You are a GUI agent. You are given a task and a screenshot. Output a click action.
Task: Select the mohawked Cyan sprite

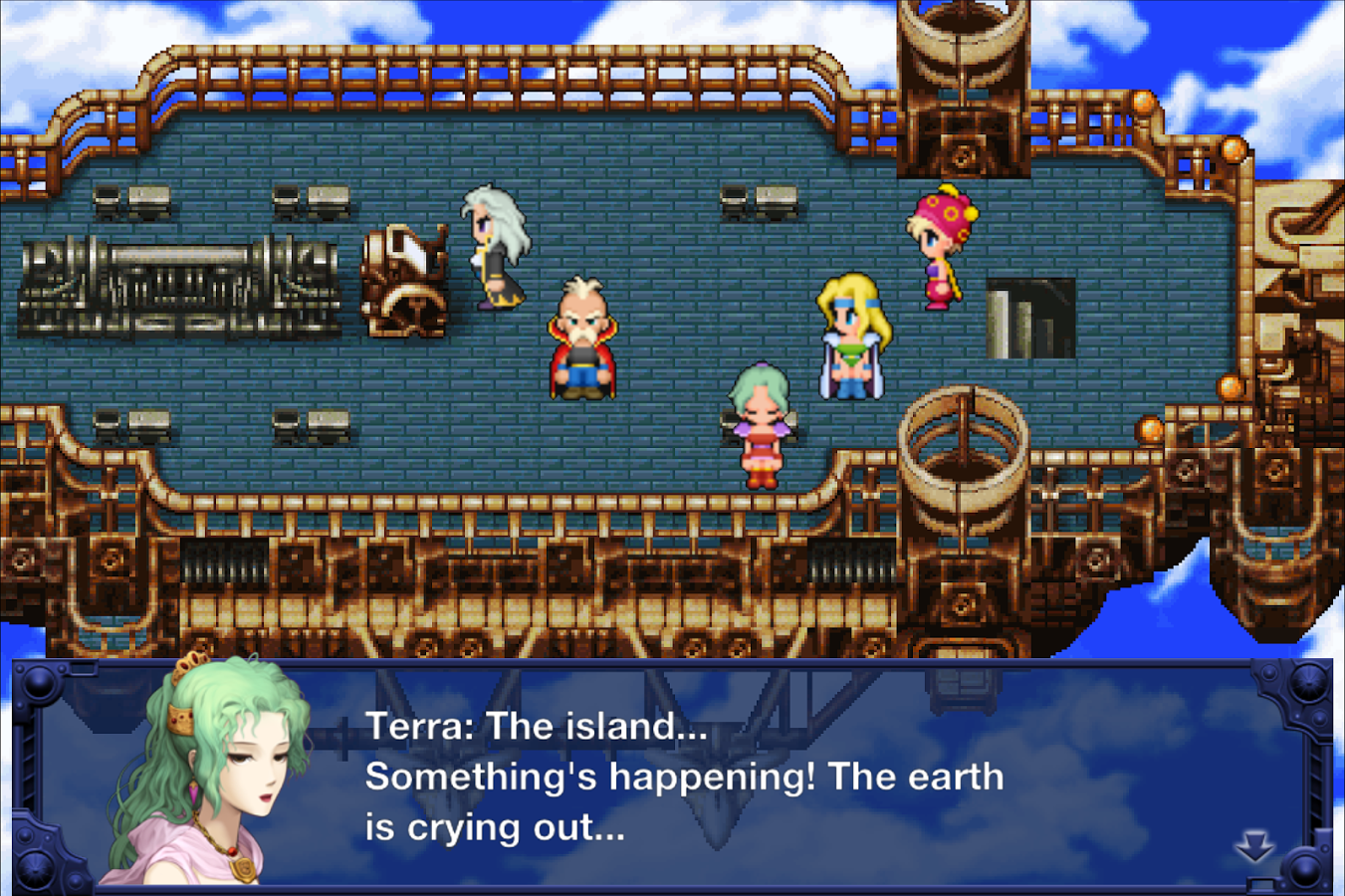coord(582,343)
